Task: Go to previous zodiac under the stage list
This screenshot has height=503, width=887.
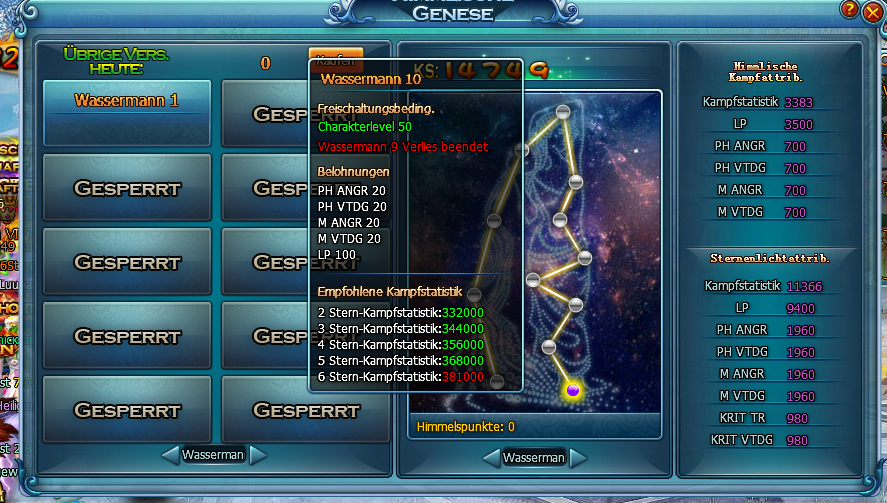Action: (169, 455)
